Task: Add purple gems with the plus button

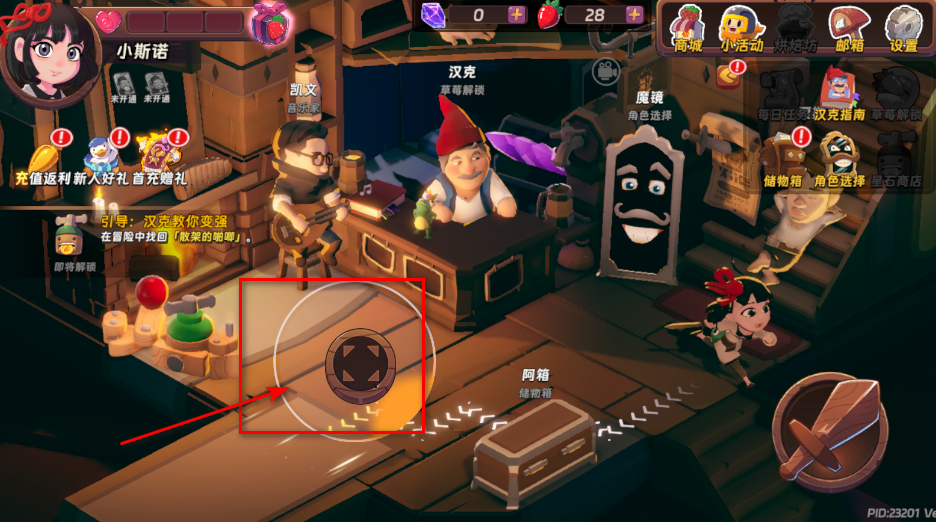Action: pyautogui.click(x=516, y=14)
